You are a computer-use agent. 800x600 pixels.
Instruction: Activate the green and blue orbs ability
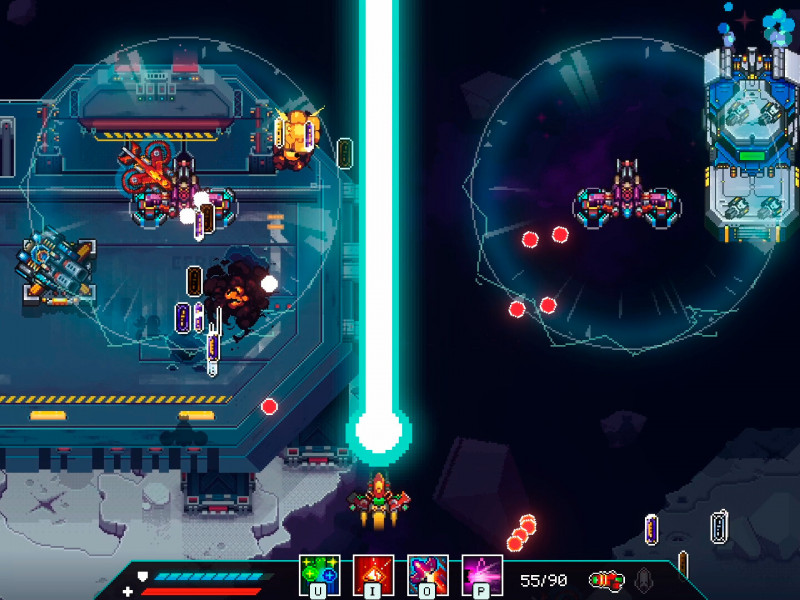(x=320, y=575)
